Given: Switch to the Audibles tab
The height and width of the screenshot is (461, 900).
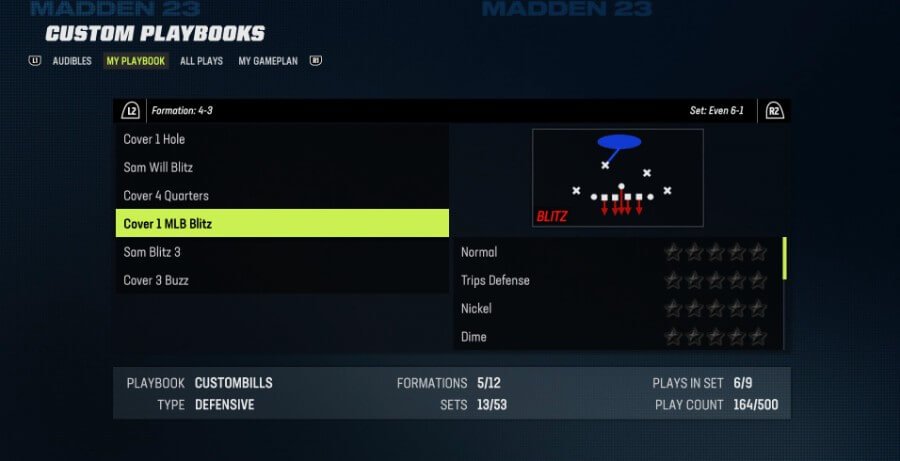Looking at the screenshot, I should click(x=72, y=61).
